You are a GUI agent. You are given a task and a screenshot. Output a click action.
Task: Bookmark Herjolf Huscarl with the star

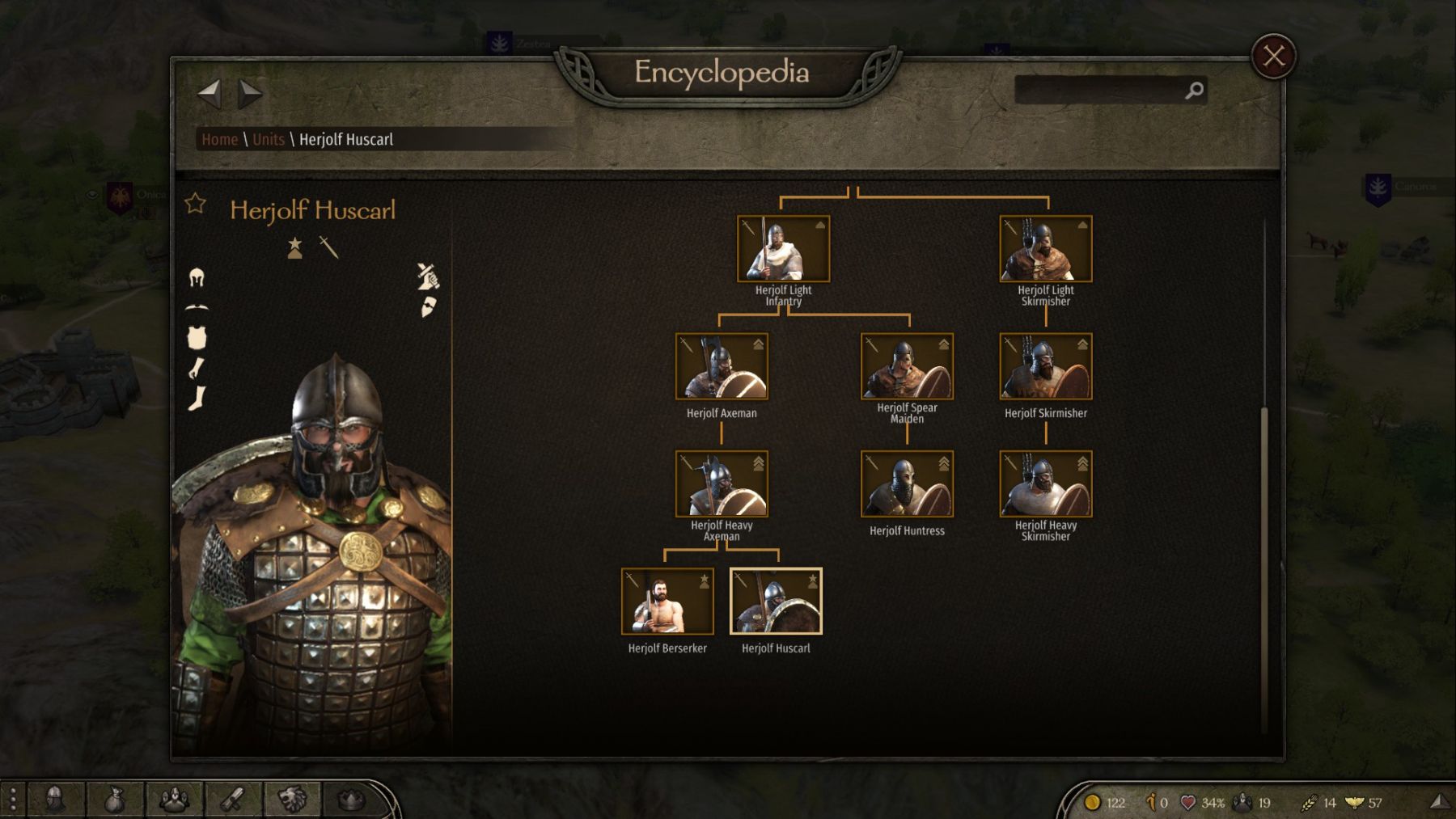[x=196, y=204]
